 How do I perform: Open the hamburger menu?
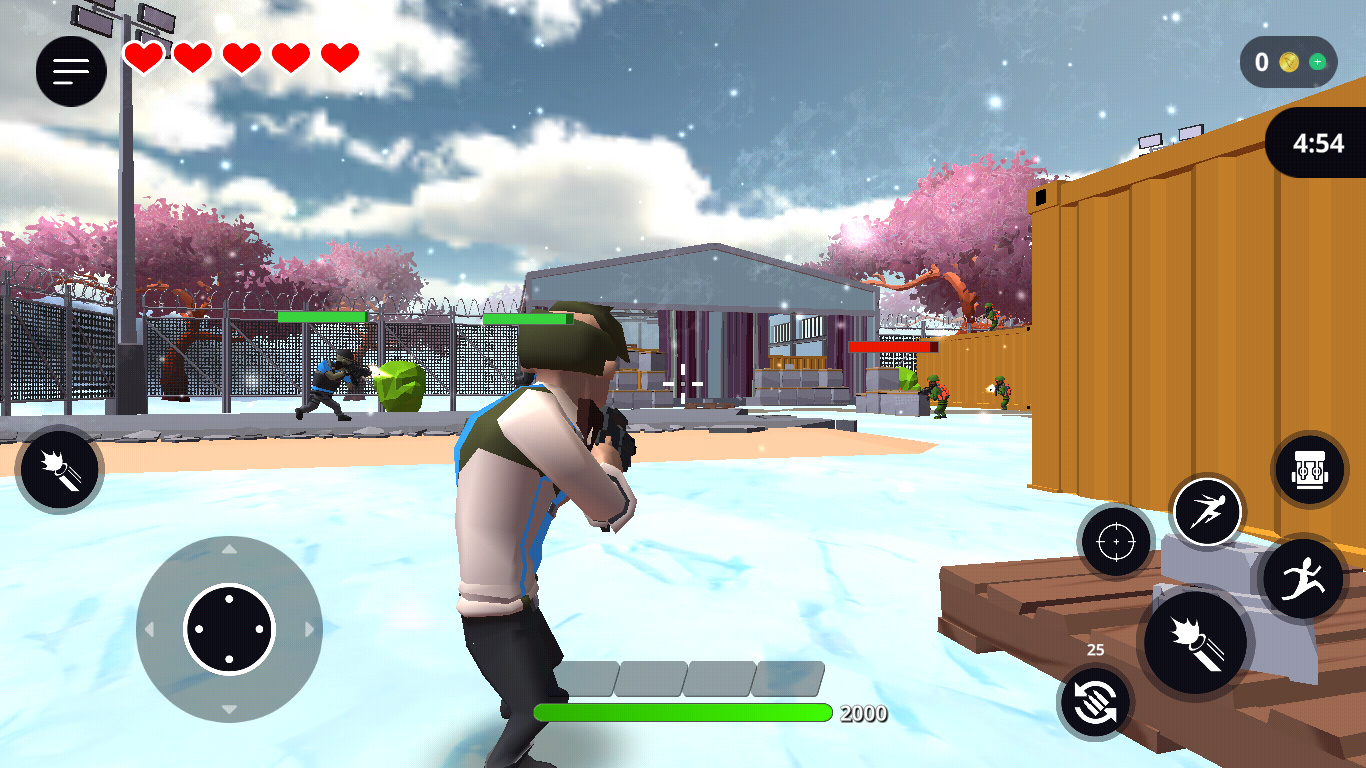point(71,70)
